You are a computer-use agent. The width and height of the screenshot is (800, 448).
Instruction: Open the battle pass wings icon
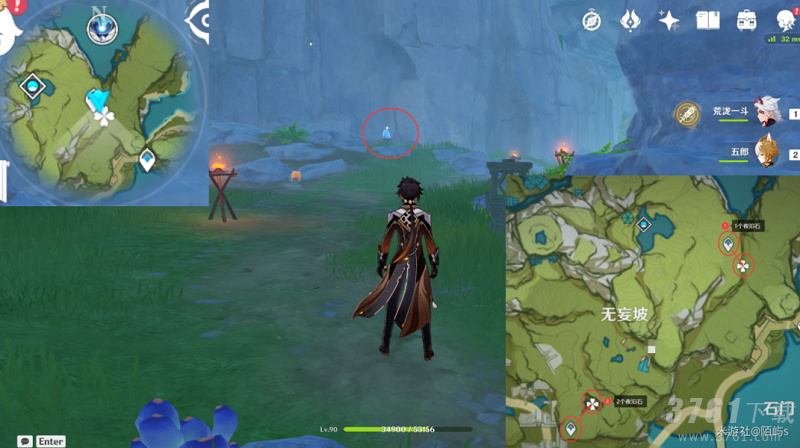tap(631, 20)
